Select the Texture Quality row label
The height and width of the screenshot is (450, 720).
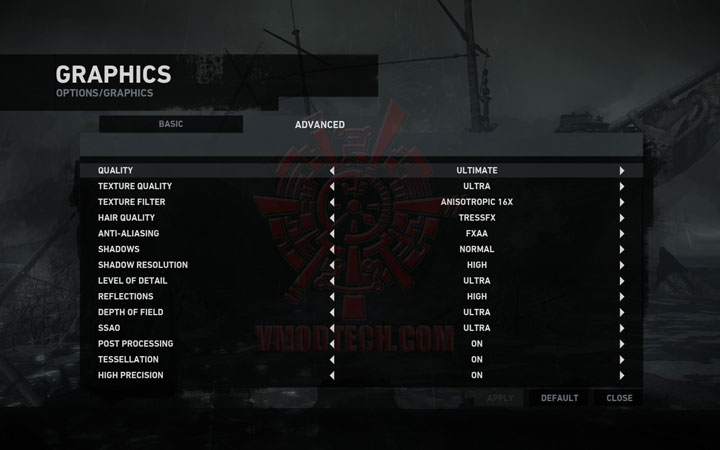click(x=135, y=187)
